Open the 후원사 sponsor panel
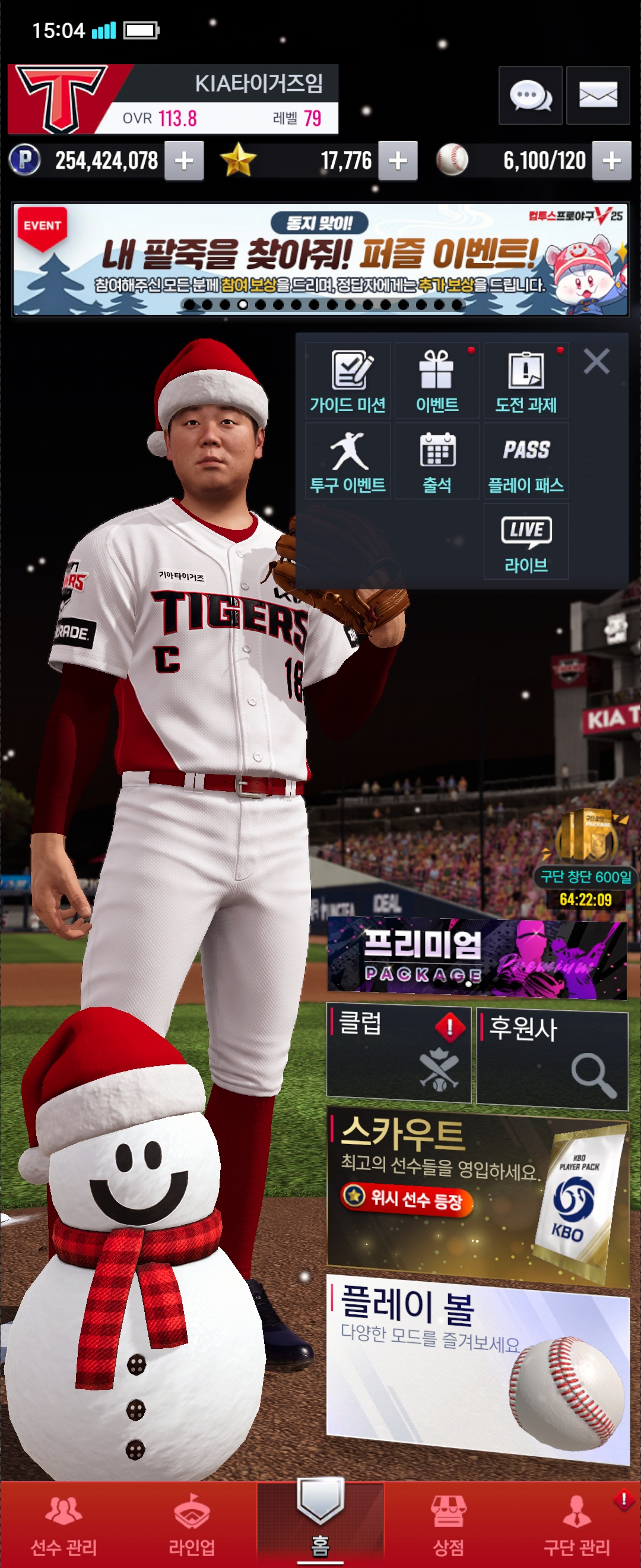 551,1058
